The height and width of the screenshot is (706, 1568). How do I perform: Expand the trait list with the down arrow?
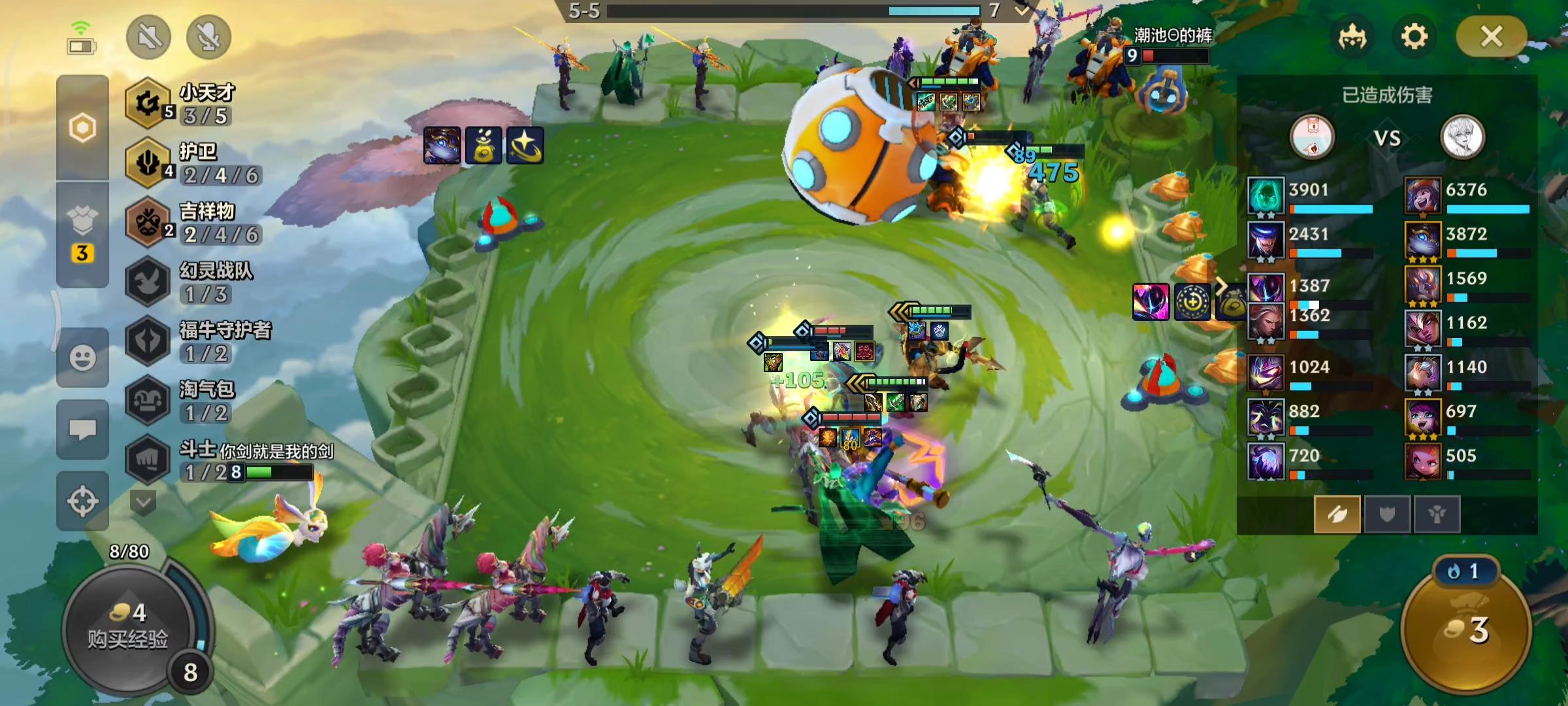tap(143, 503)
